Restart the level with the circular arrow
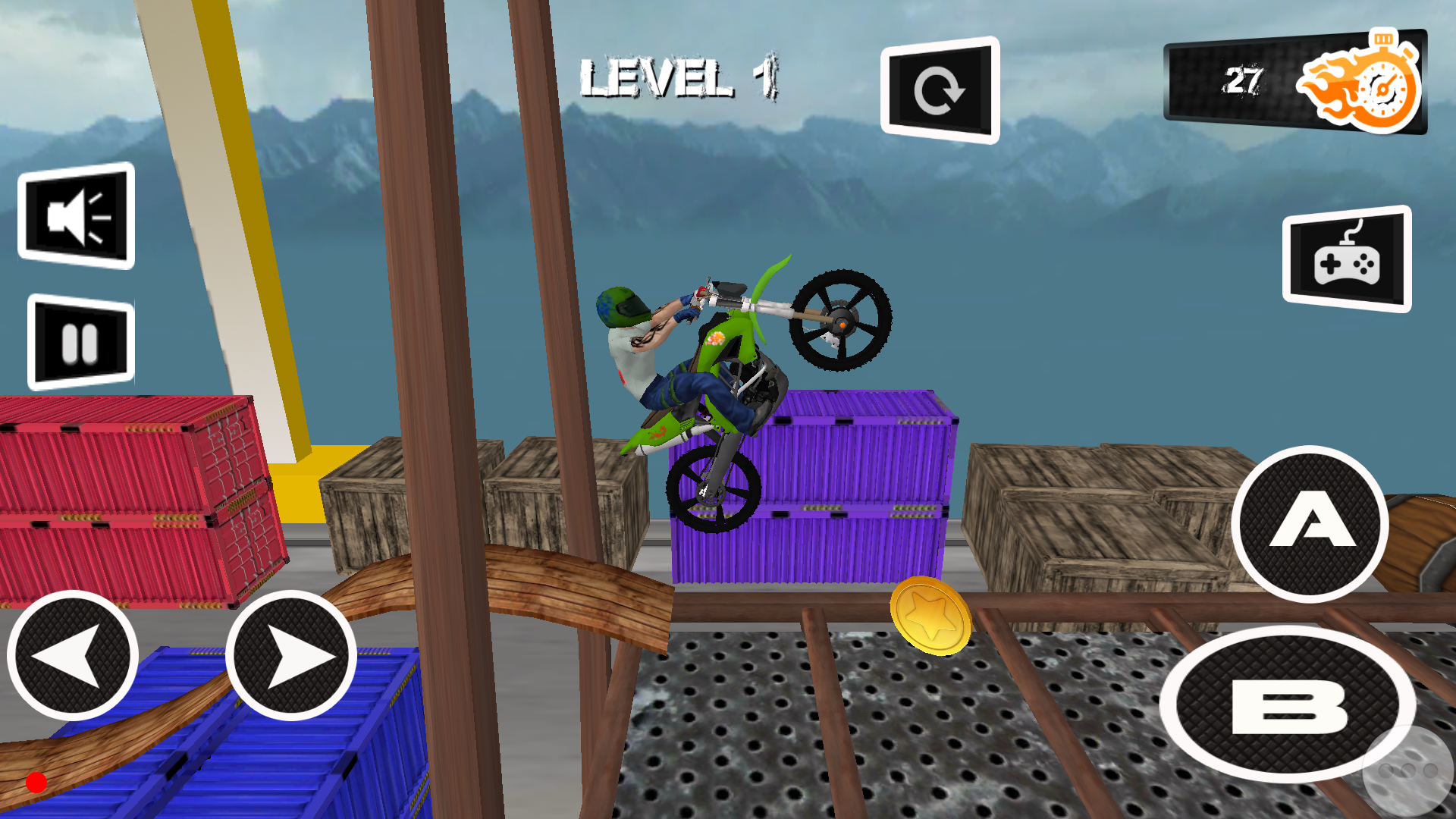Screen dimensions: 1456x819 [940, 90]
